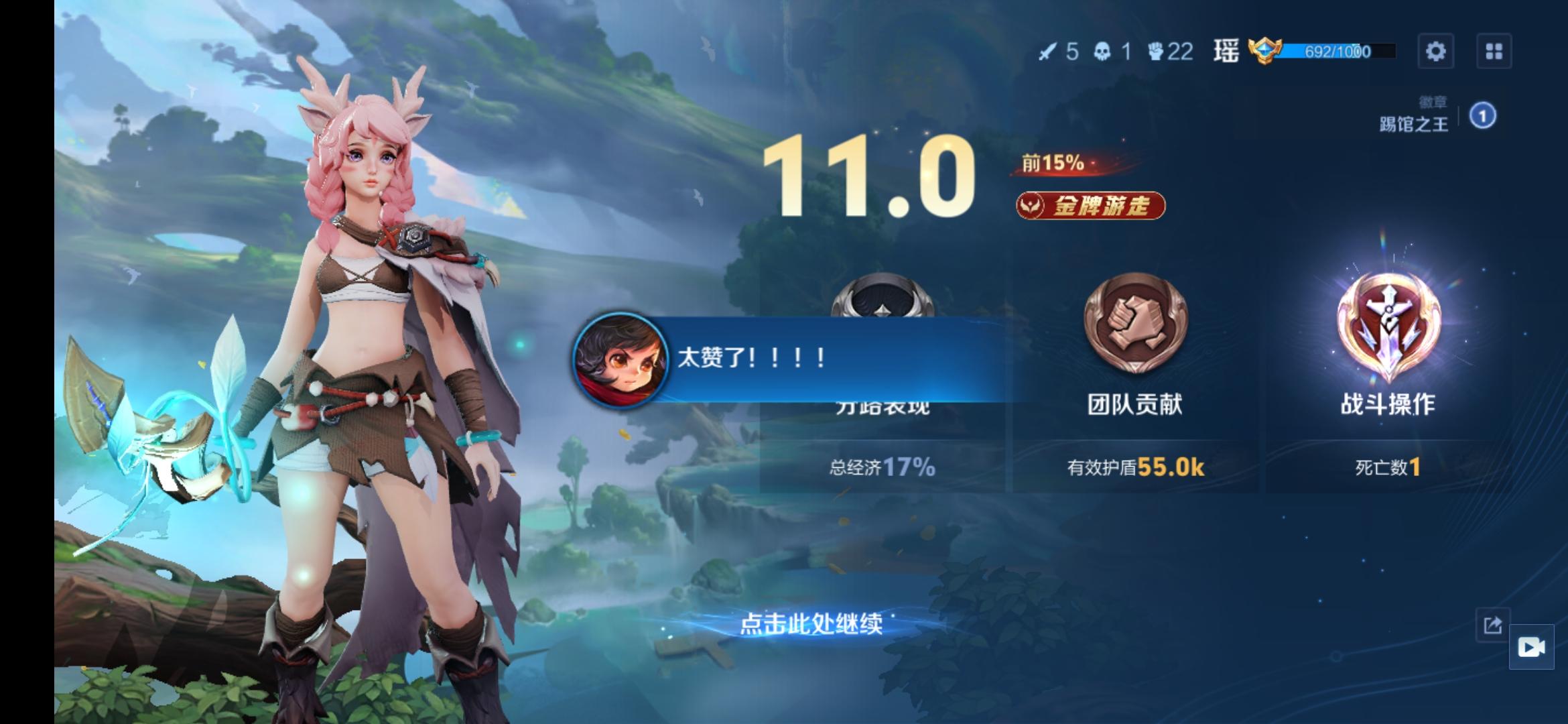Tap the fist assists icon
The width and height of the screenshot is (1568, 724).
[x=1156, y=50]
